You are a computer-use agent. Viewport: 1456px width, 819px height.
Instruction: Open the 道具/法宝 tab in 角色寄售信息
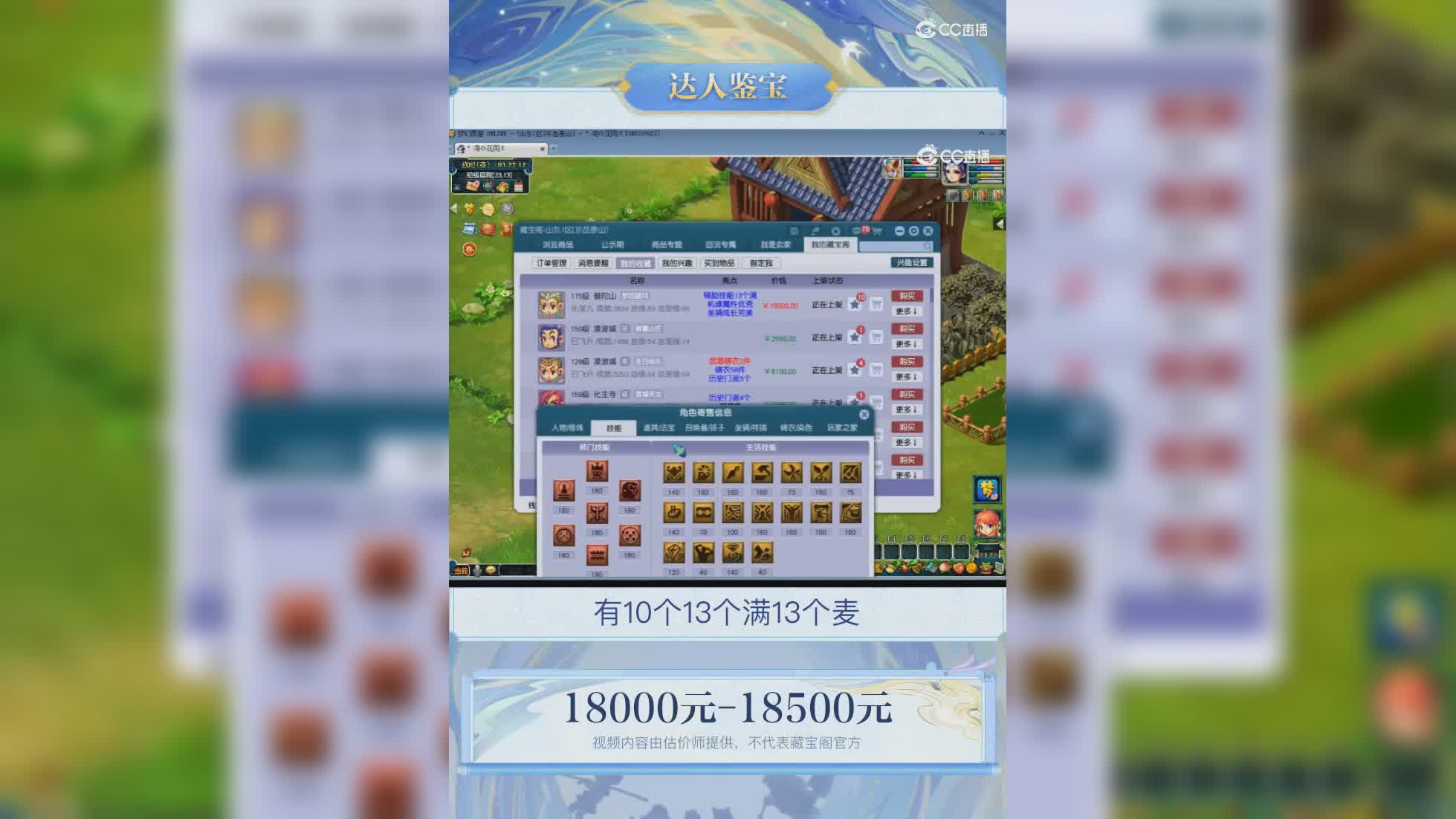[659, 429]
